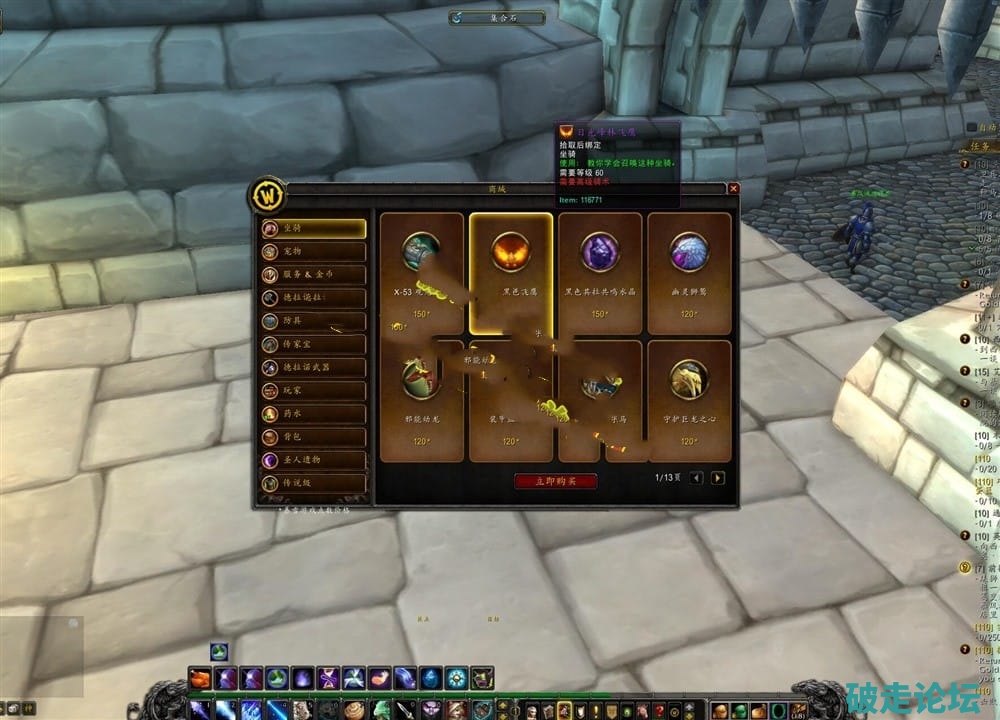The height and width of the screenshot is (720, 1000).
Task: Go to the previous shop page
Action: pos(697,478)
